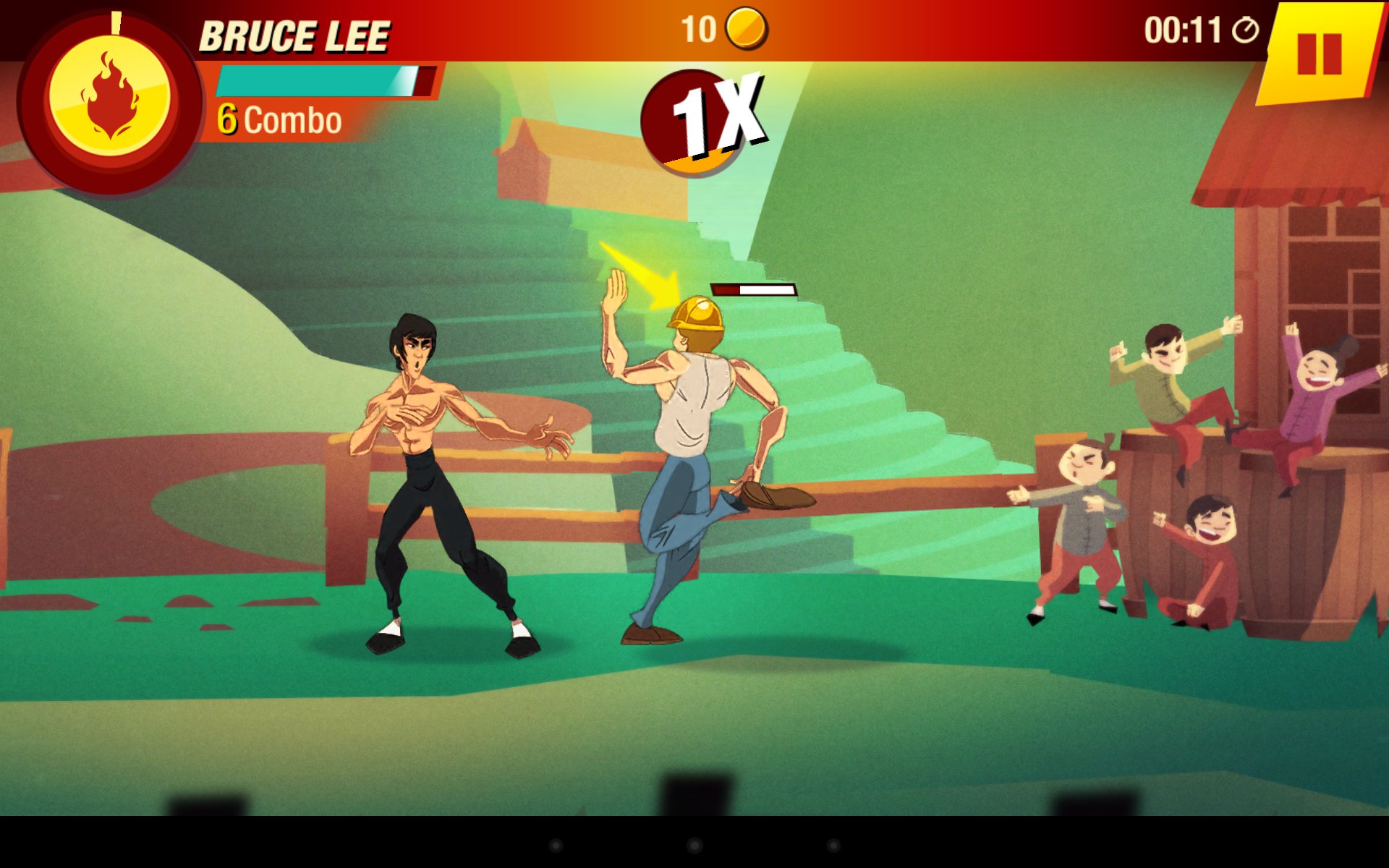Tap the middle dimmed Android navigation dot
This screenshot has width=1389, height=868.
[694, 845]
